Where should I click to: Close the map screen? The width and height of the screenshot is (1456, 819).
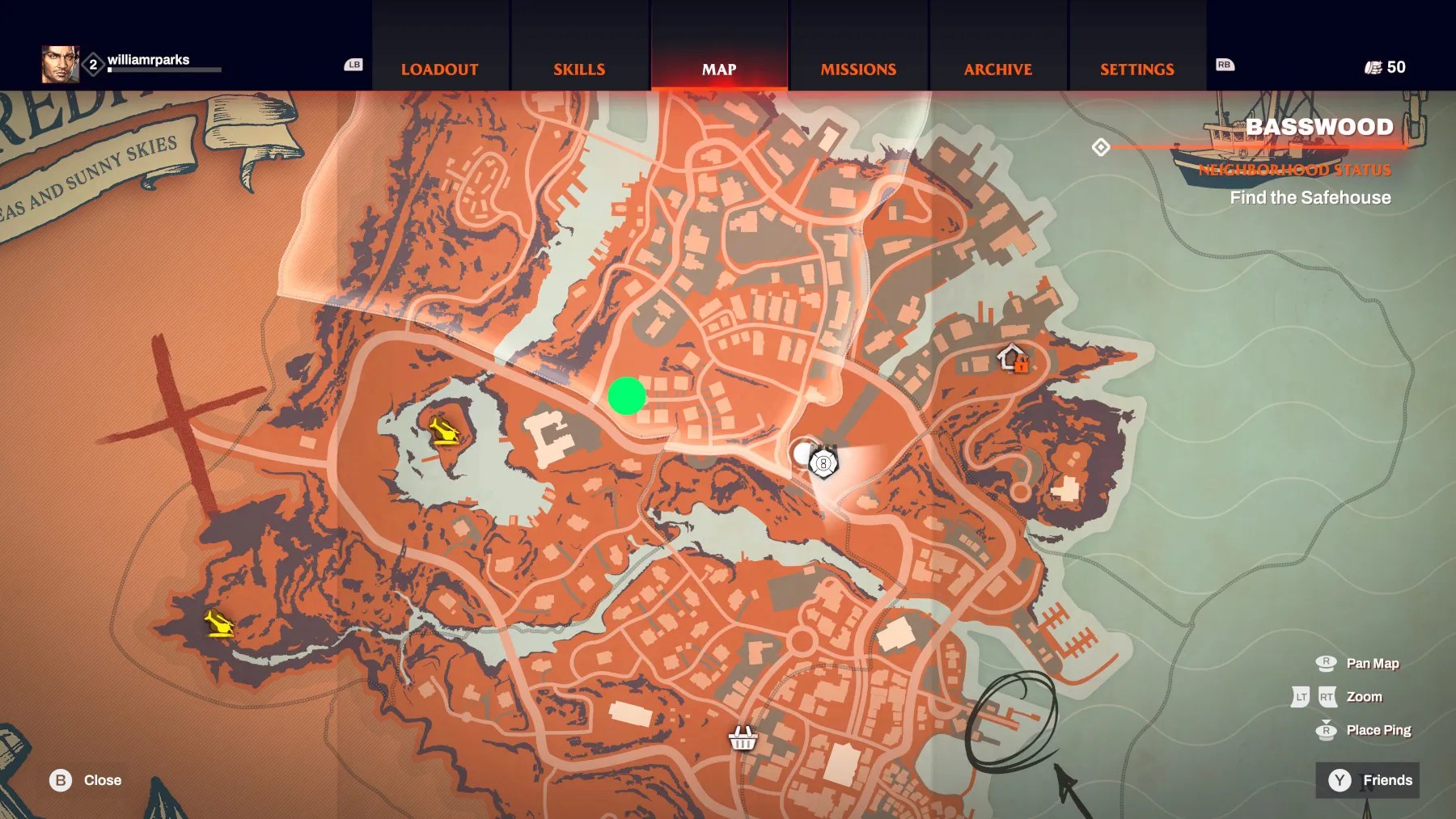coord(85,780)
